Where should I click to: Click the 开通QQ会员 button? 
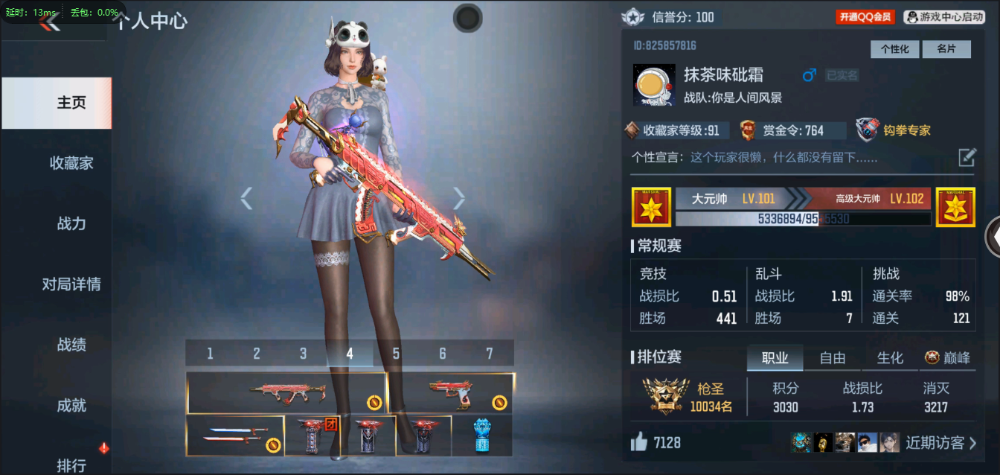tap(866, 17)
